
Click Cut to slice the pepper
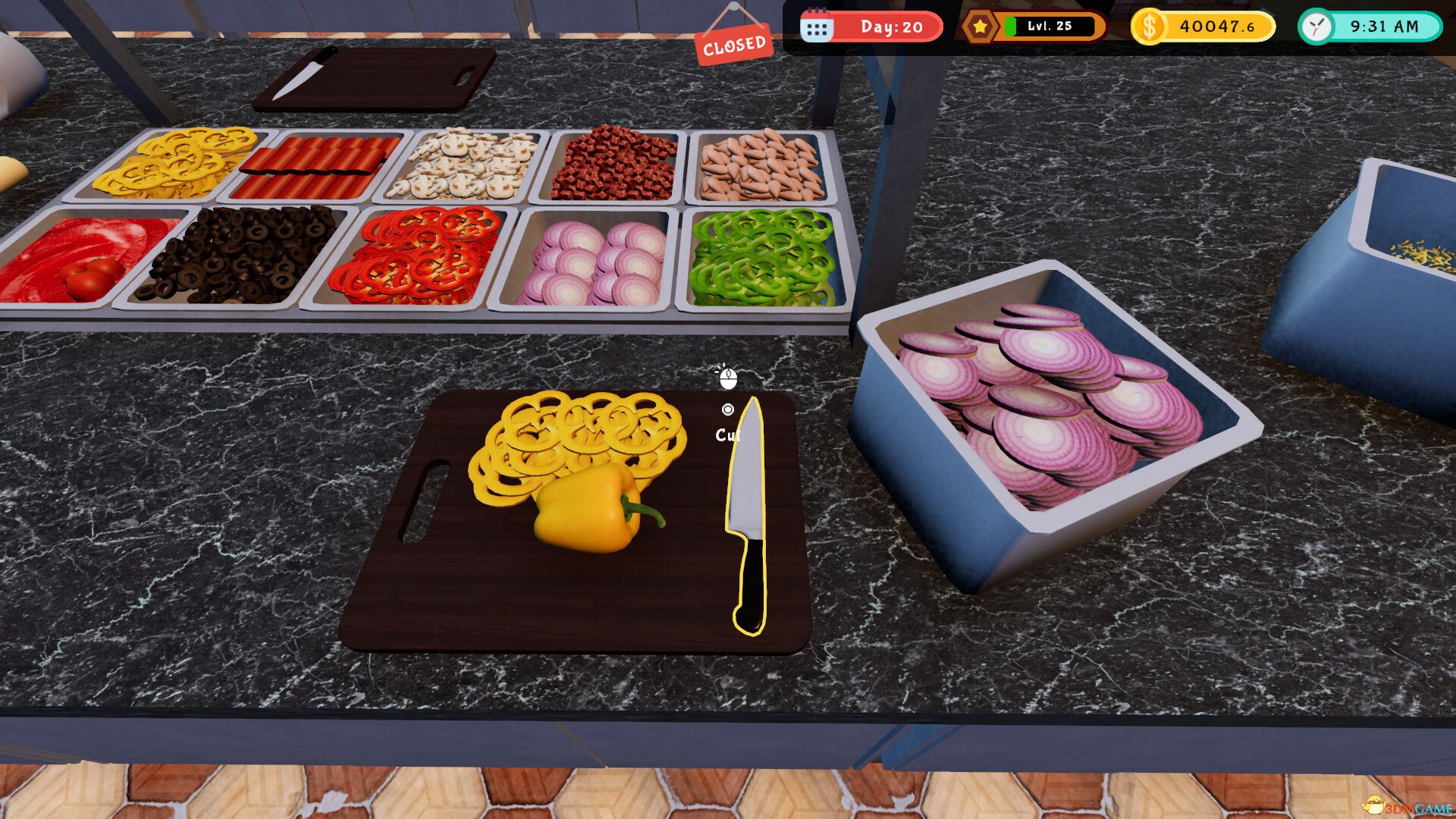click(727, 435)
